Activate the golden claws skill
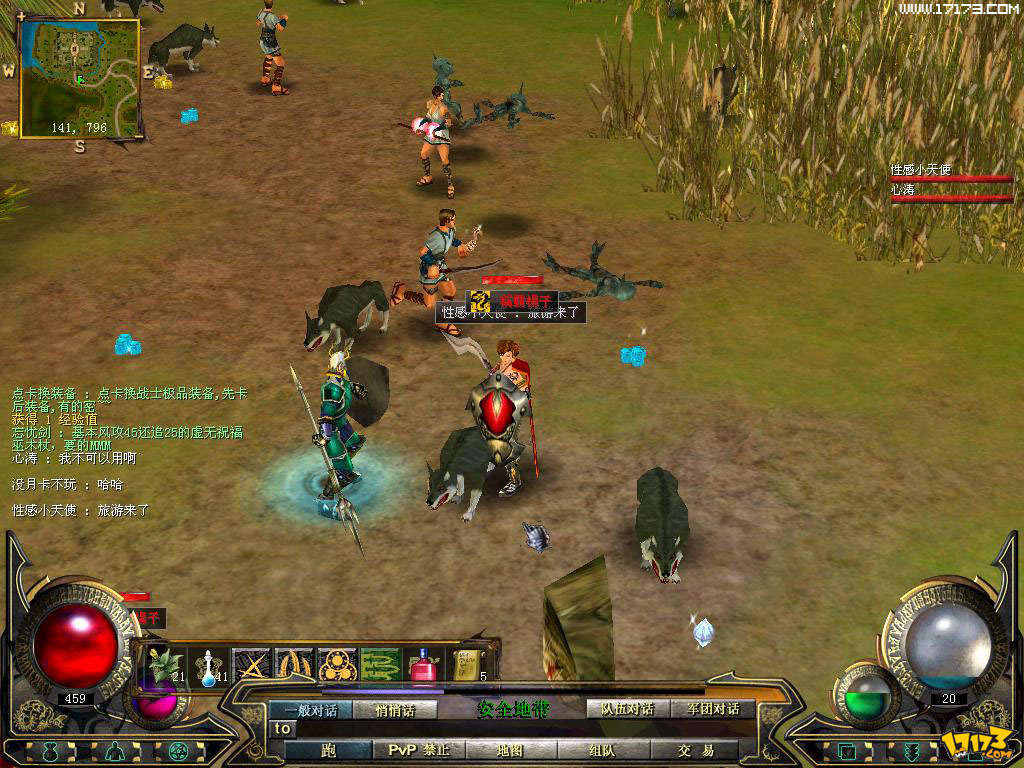 [294, 665]
